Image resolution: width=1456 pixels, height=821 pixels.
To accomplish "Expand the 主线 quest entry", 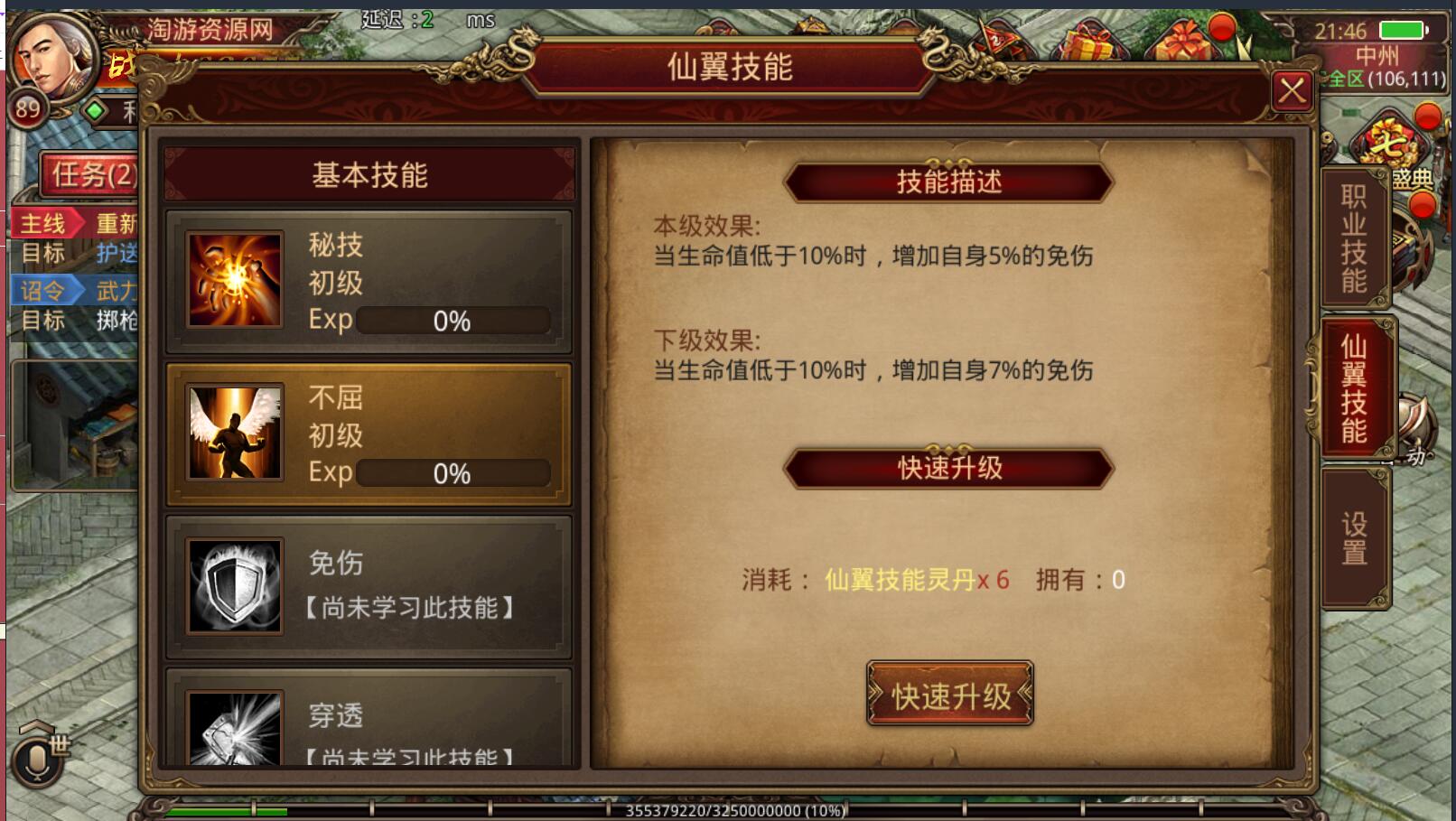I will coord(42,219).
